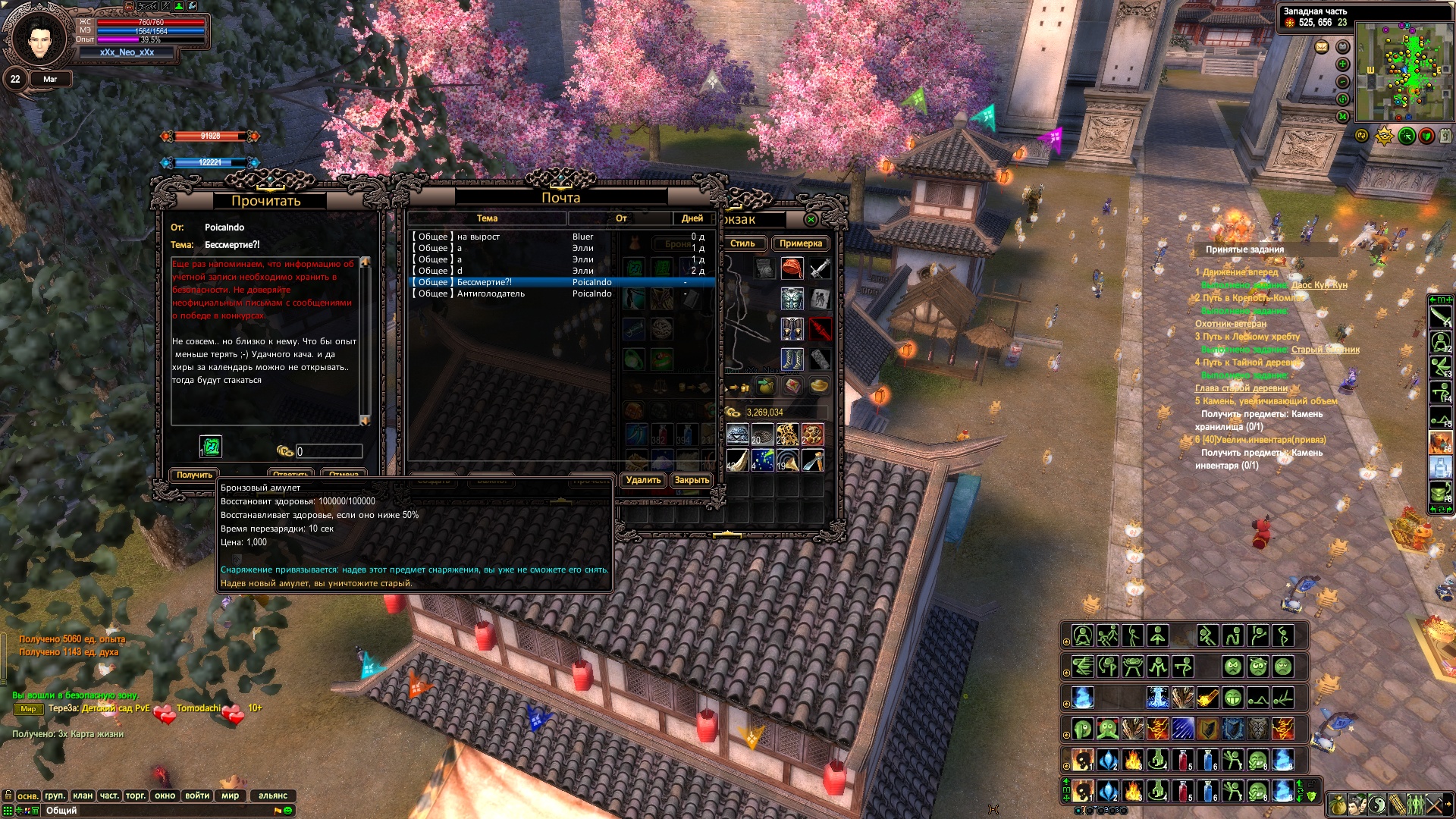Open the minimap
This screenshot has width=1456, height=819.
pyautogui.click(x=1403, y=72)
